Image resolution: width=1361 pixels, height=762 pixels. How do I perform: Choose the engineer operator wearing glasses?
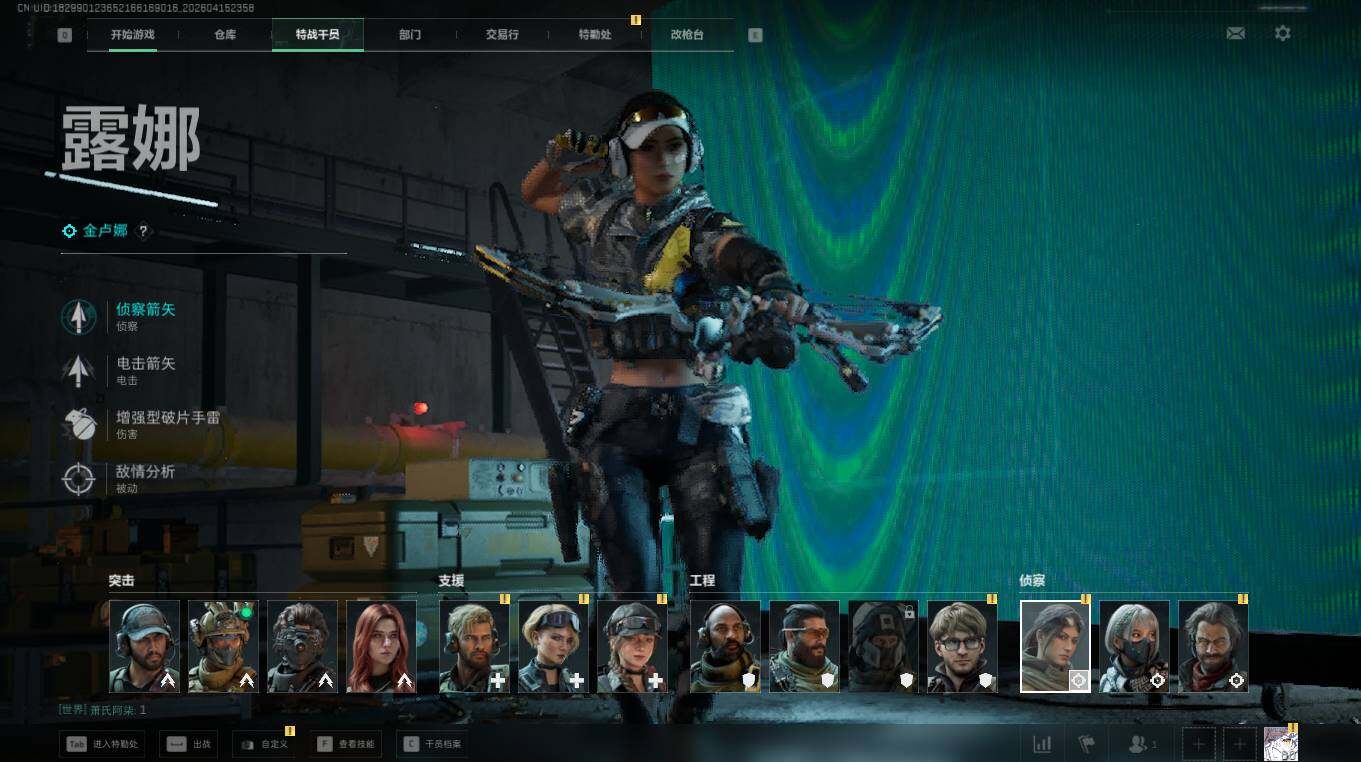(x=962, y=646)
